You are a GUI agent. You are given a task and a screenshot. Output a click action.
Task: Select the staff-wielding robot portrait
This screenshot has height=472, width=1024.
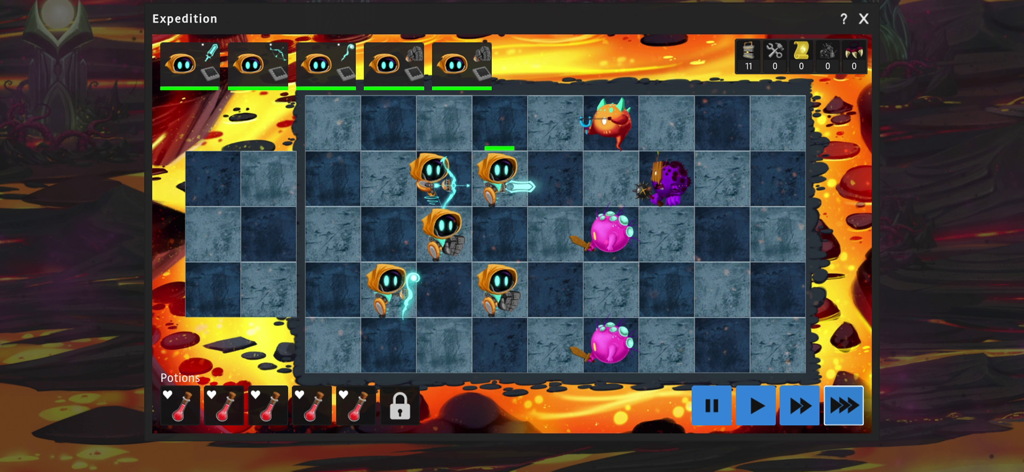click(326, 64)
